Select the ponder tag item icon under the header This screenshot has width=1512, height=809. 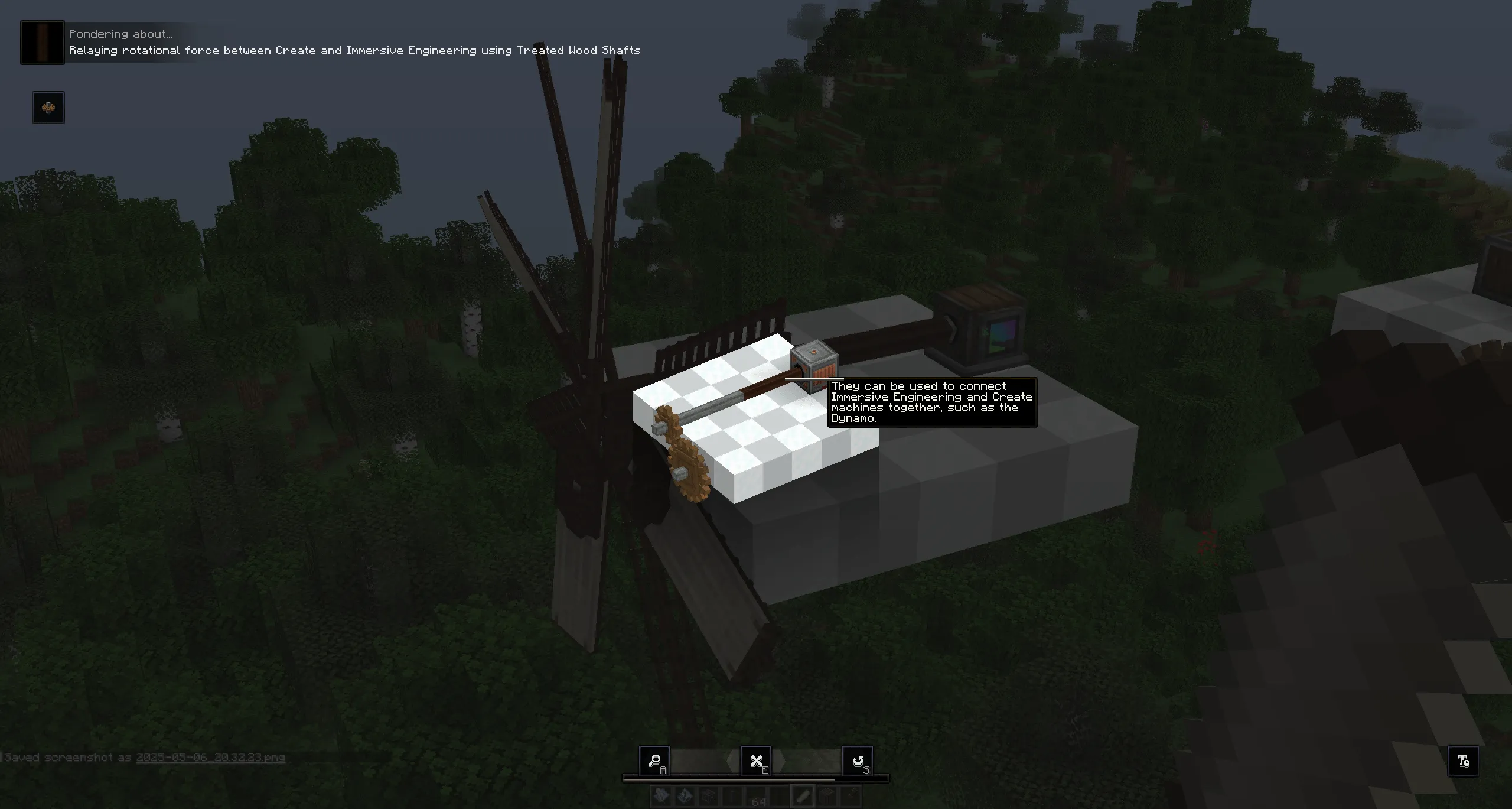[48, 107]
